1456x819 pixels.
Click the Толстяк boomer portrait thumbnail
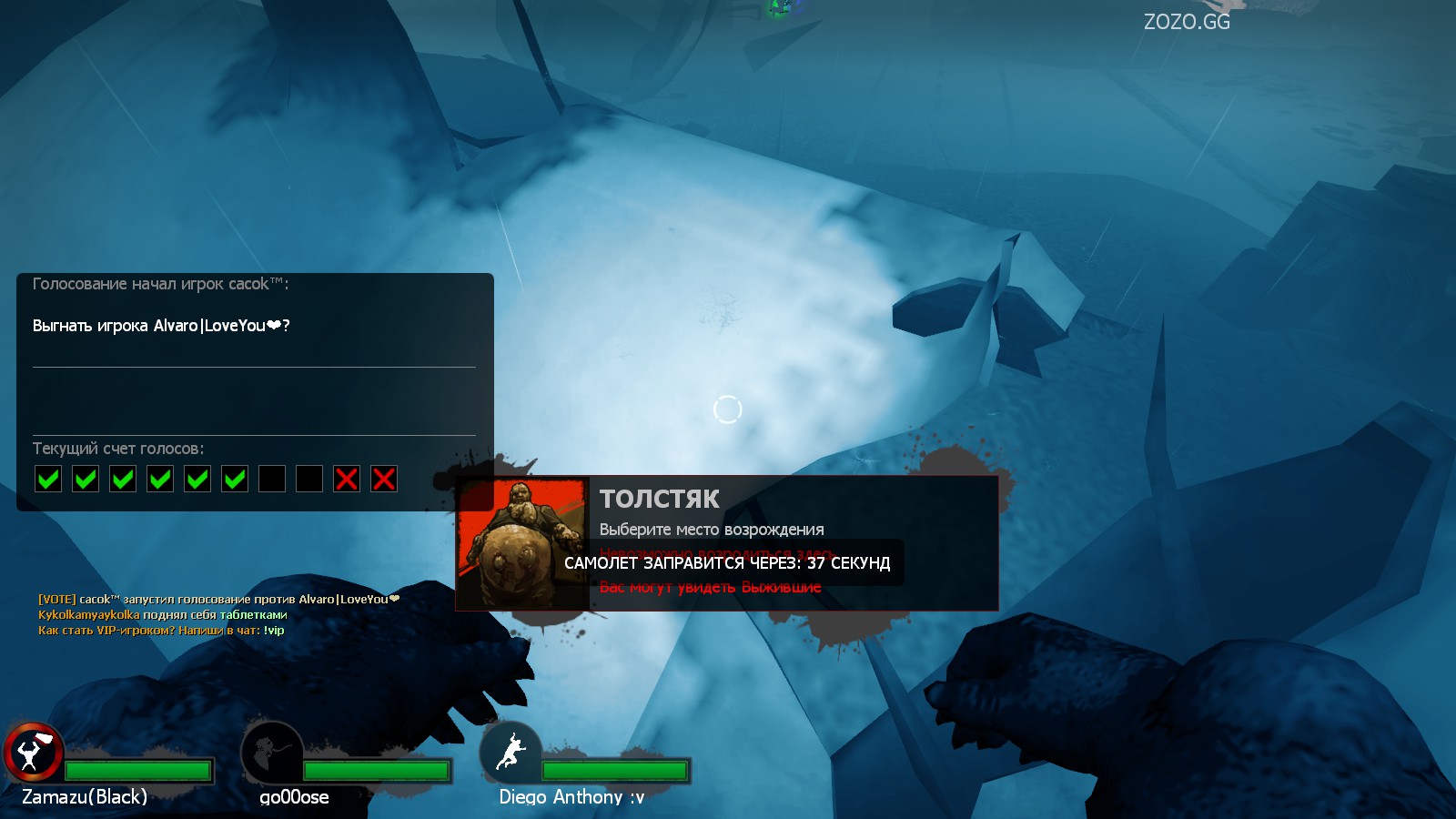pos(522,542)
